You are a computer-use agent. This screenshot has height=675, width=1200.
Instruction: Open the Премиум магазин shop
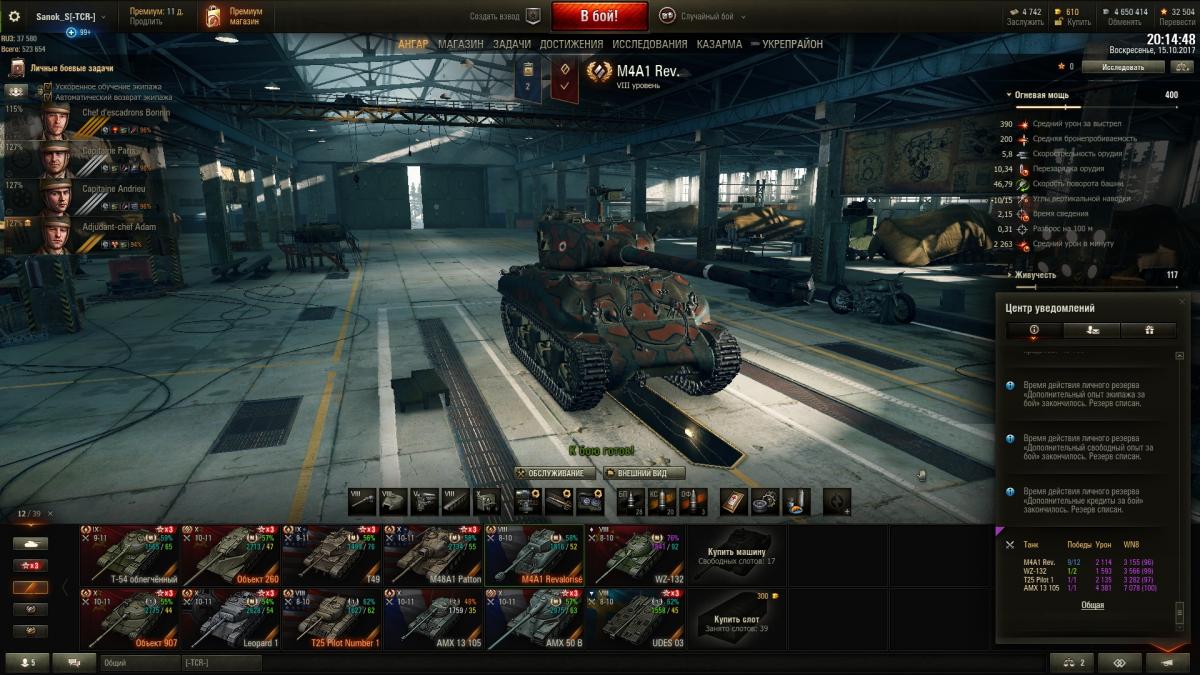click(x=233, y=16)
